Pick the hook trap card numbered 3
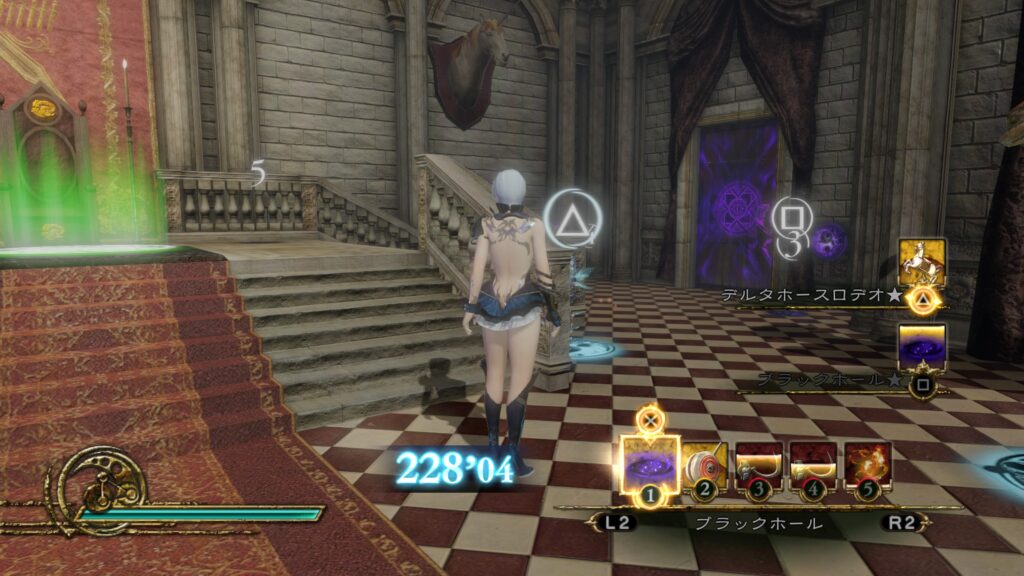 click(760, 464)
